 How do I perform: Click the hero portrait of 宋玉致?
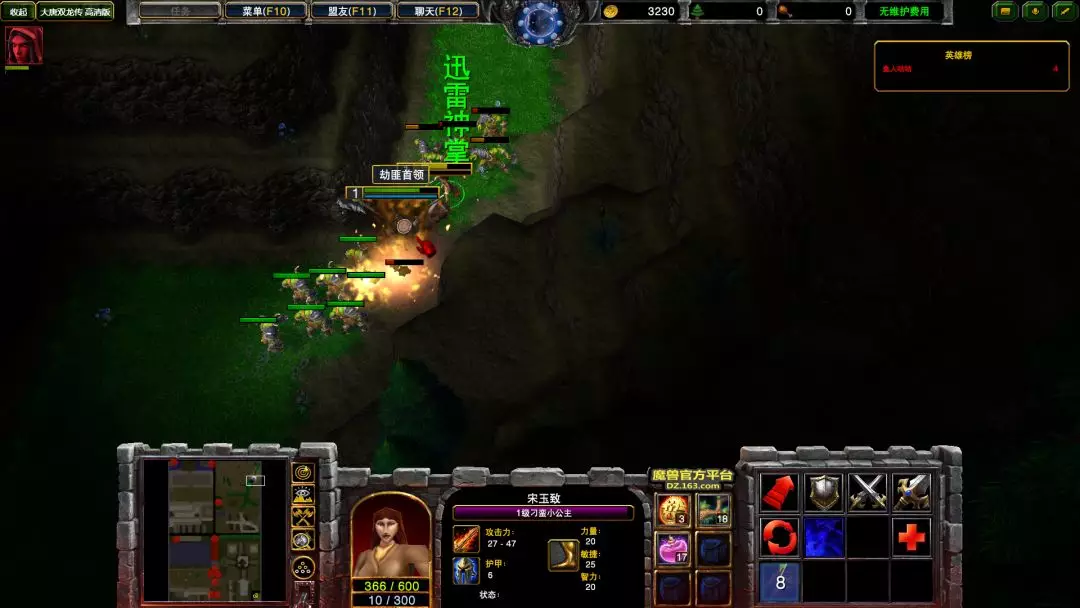[391, 537]
